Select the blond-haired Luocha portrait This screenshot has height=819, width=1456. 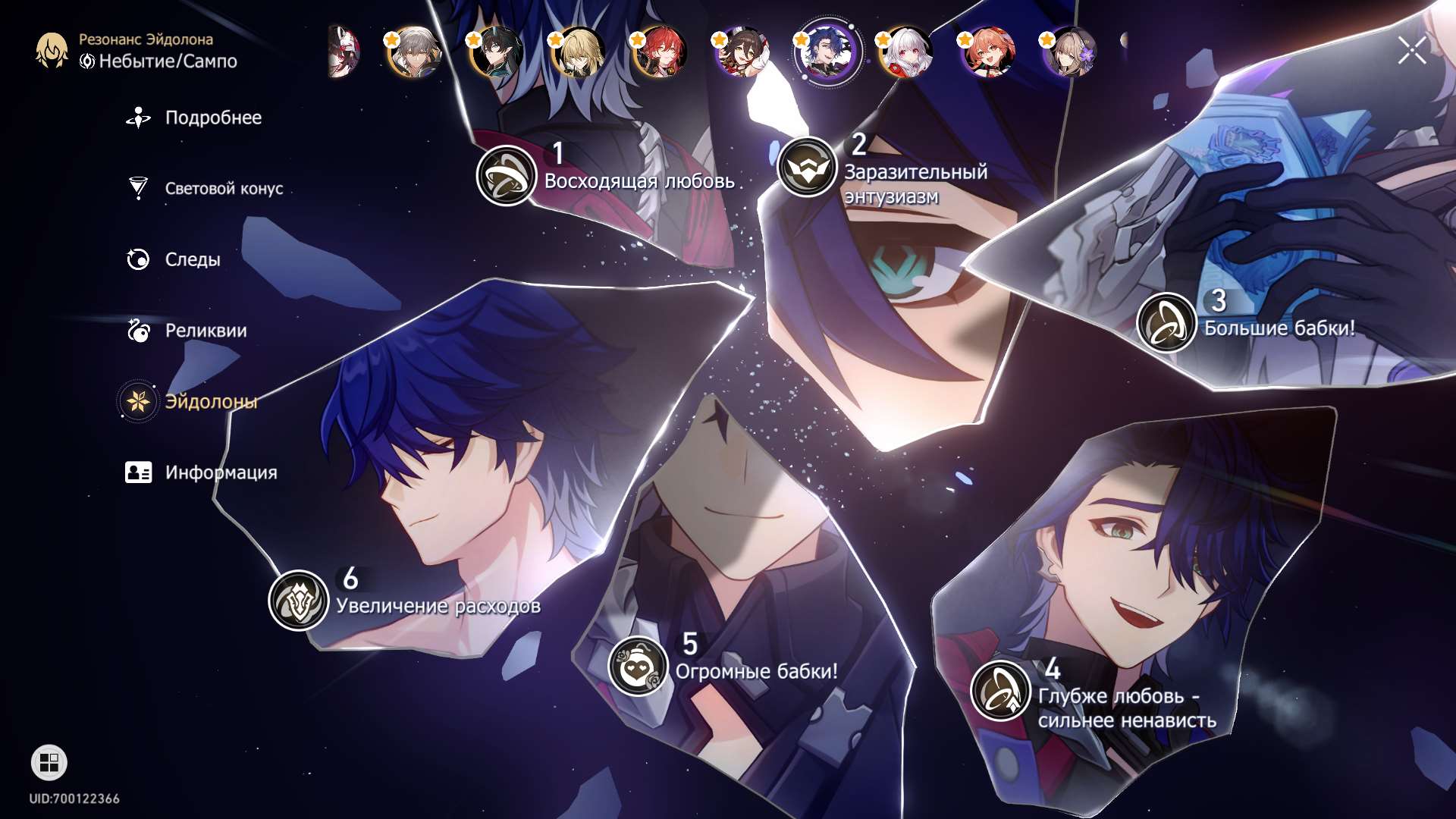(579, 52)
